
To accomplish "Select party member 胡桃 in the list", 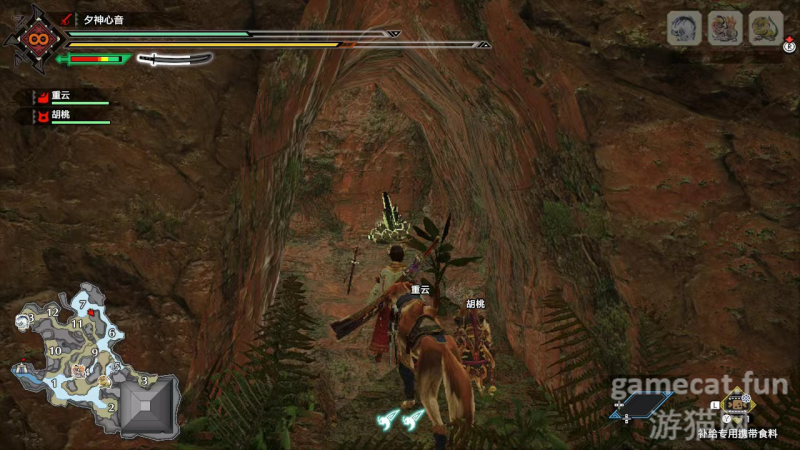I will click(62, 116).
